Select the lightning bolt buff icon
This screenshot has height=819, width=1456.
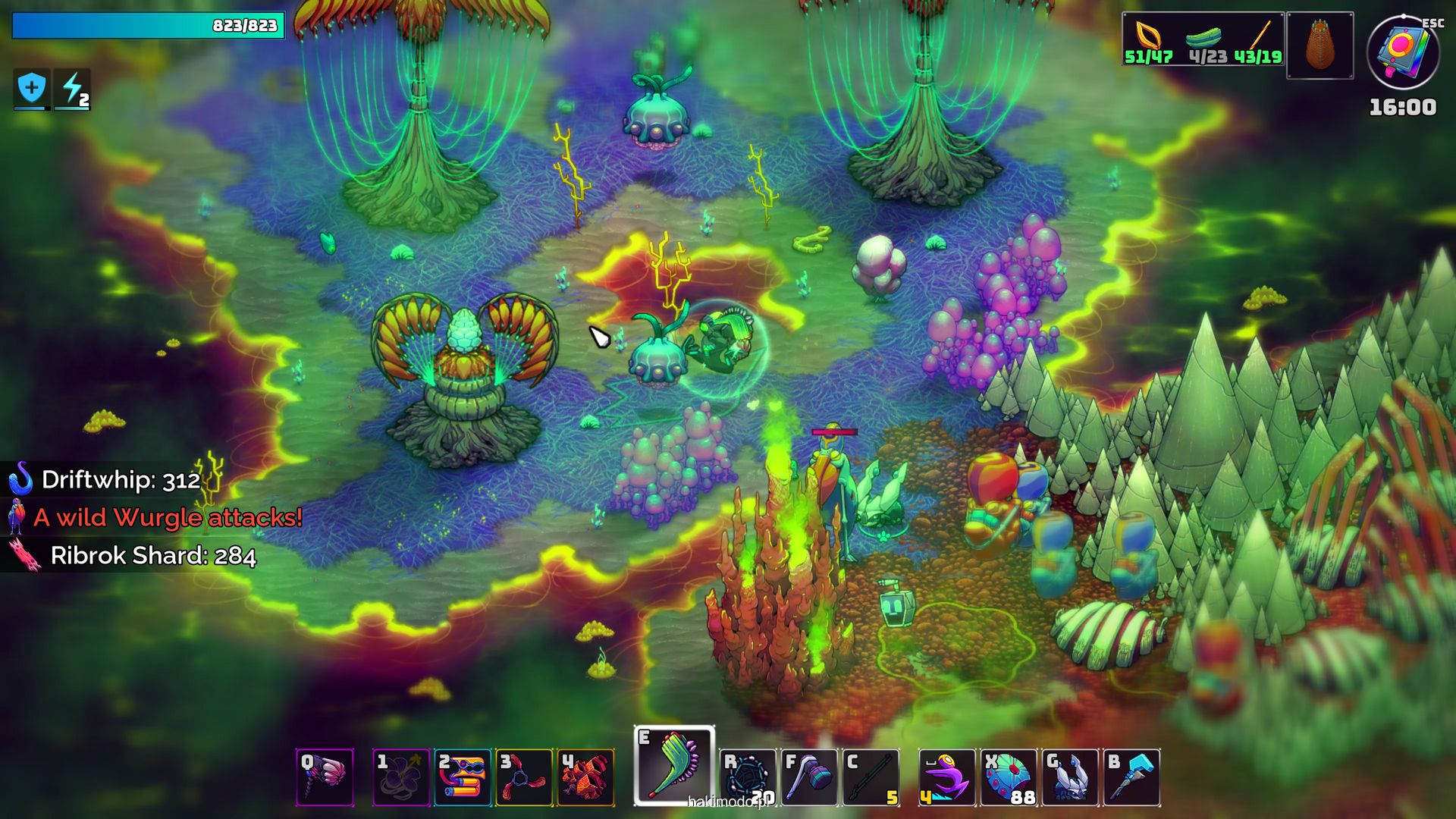pyautogui.click(x=73, y=89)
